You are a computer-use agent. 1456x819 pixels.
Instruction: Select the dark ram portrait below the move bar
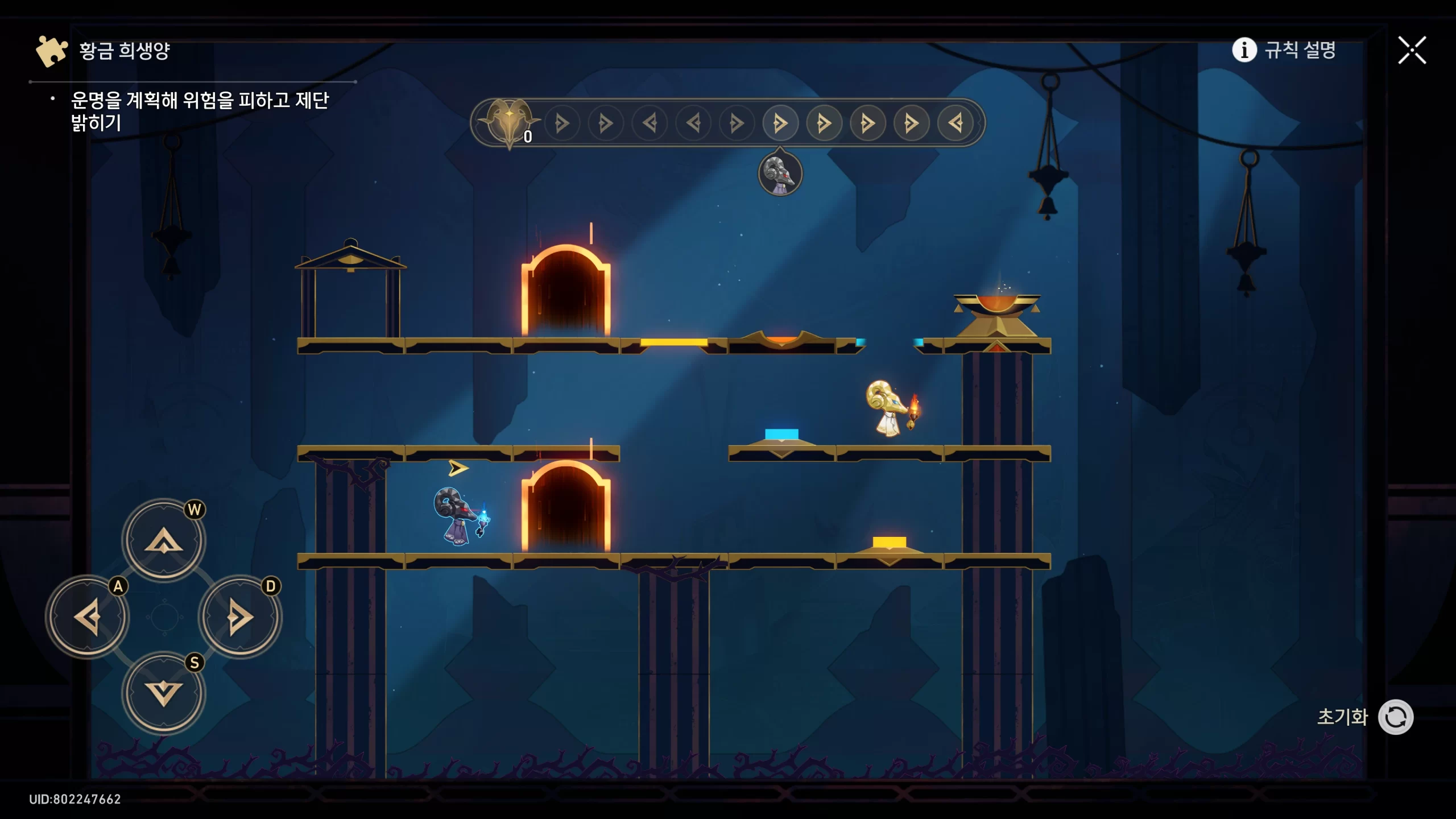780,173
